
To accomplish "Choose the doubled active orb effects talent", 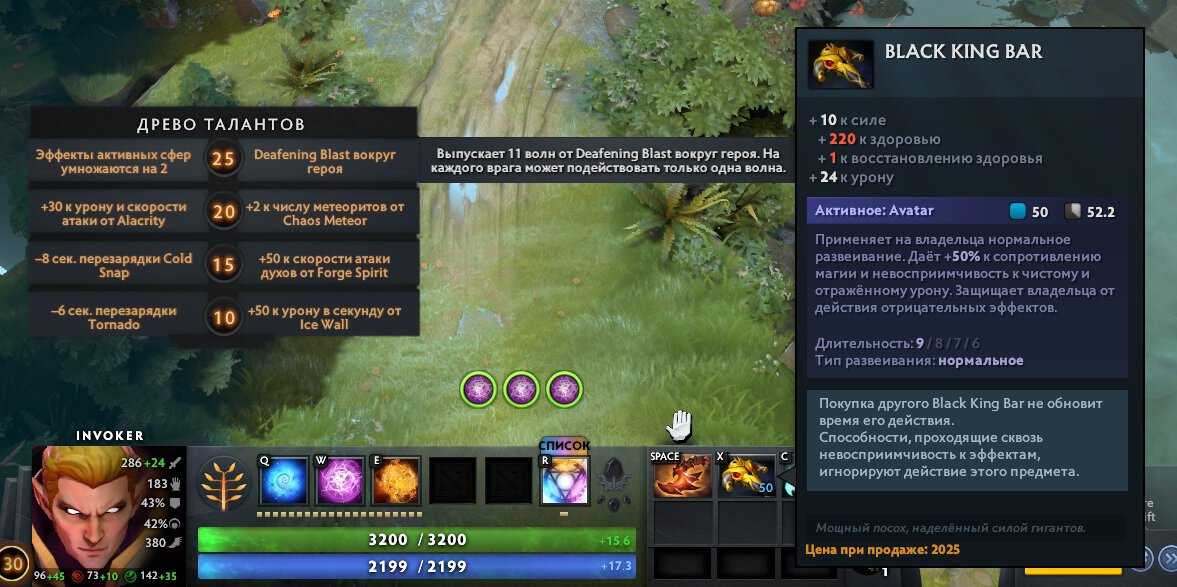I will [x=115, y=162].
